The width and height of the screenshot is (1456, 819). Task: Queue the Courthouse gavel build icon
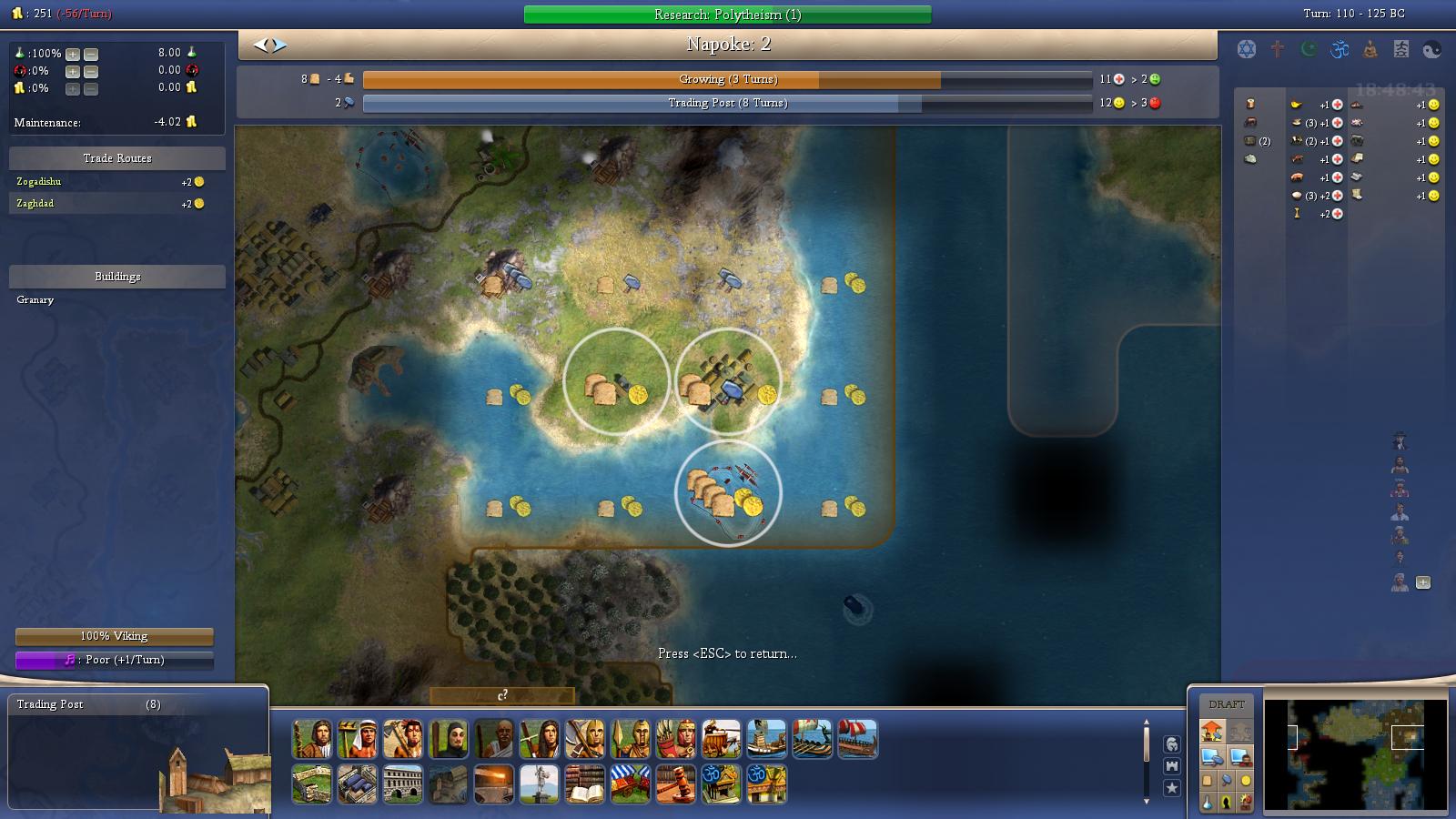(x=675, y=784)
